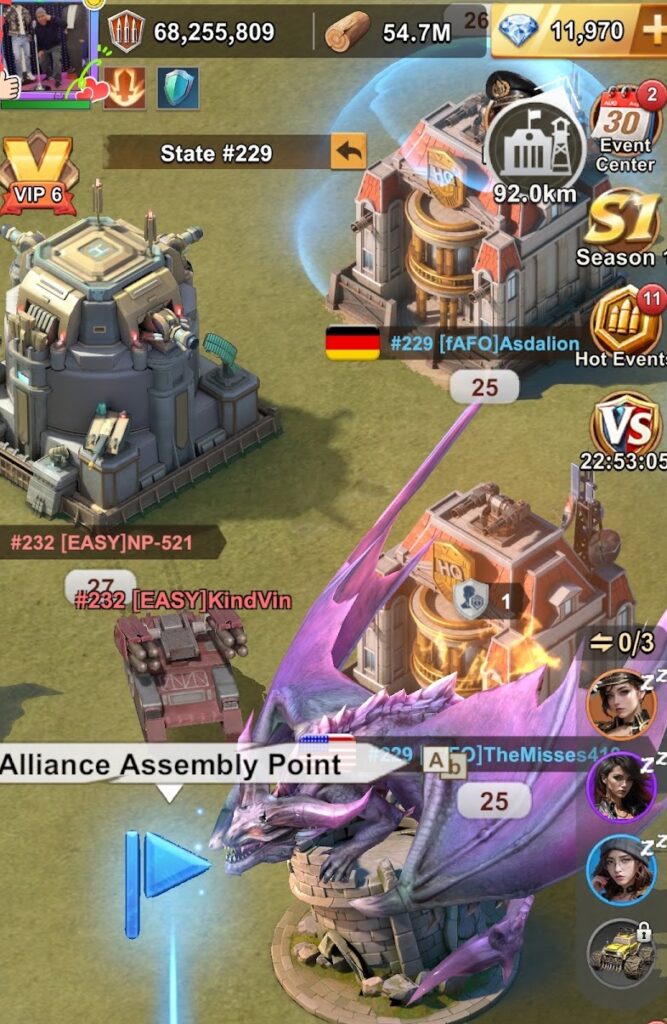Select the hero wearing an officer cap
Image resolution: width=667 pixels, height=1024 pixels.
(621, 703)
